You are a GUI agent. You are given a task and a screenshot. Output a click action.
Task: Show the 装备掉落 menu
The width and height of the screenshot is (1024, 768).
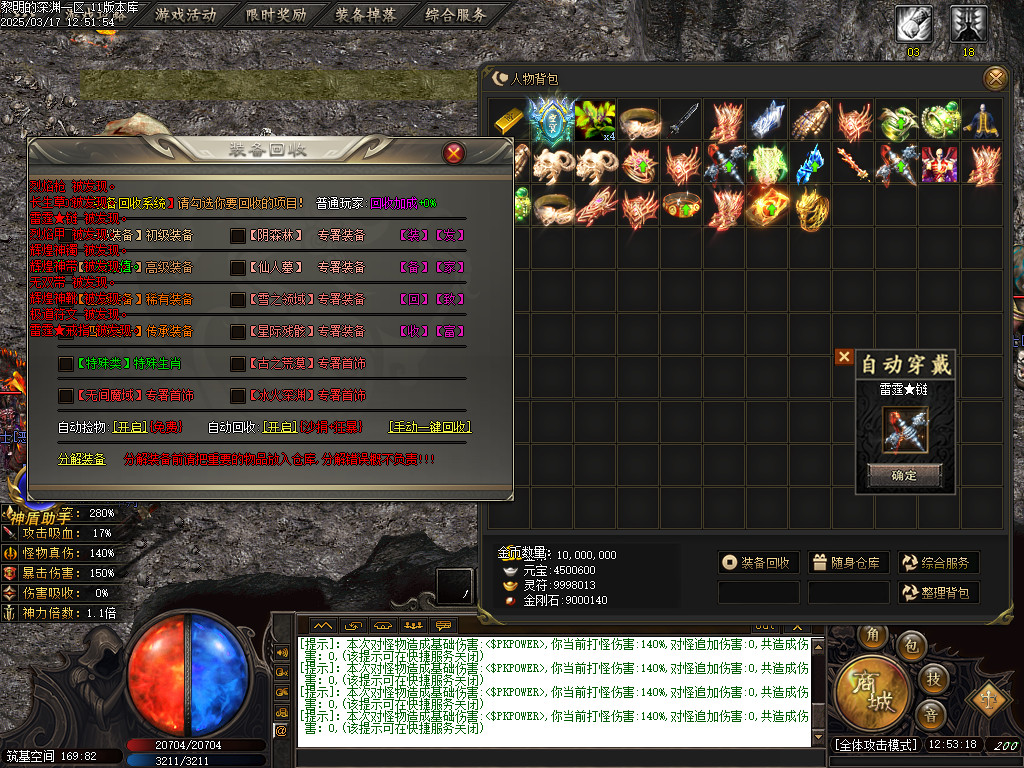365,15
